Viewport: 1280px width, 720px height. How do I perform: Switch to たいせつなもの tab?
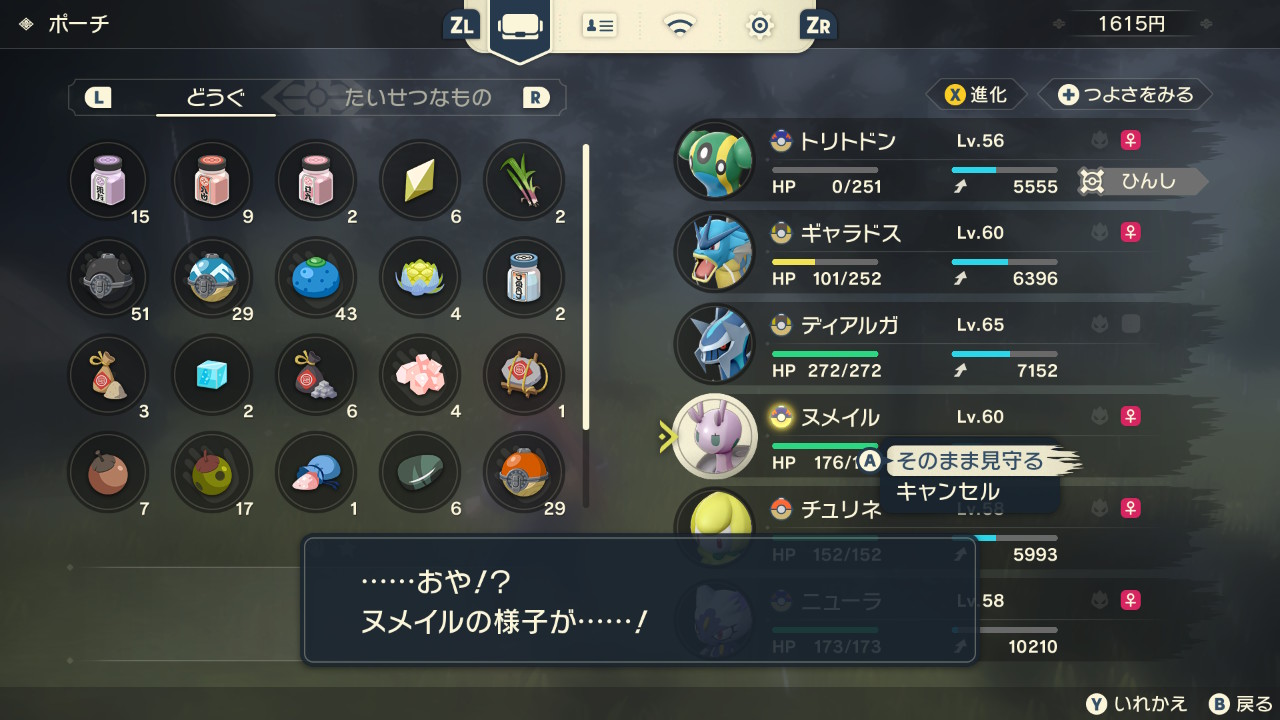(x=418, y=97)
